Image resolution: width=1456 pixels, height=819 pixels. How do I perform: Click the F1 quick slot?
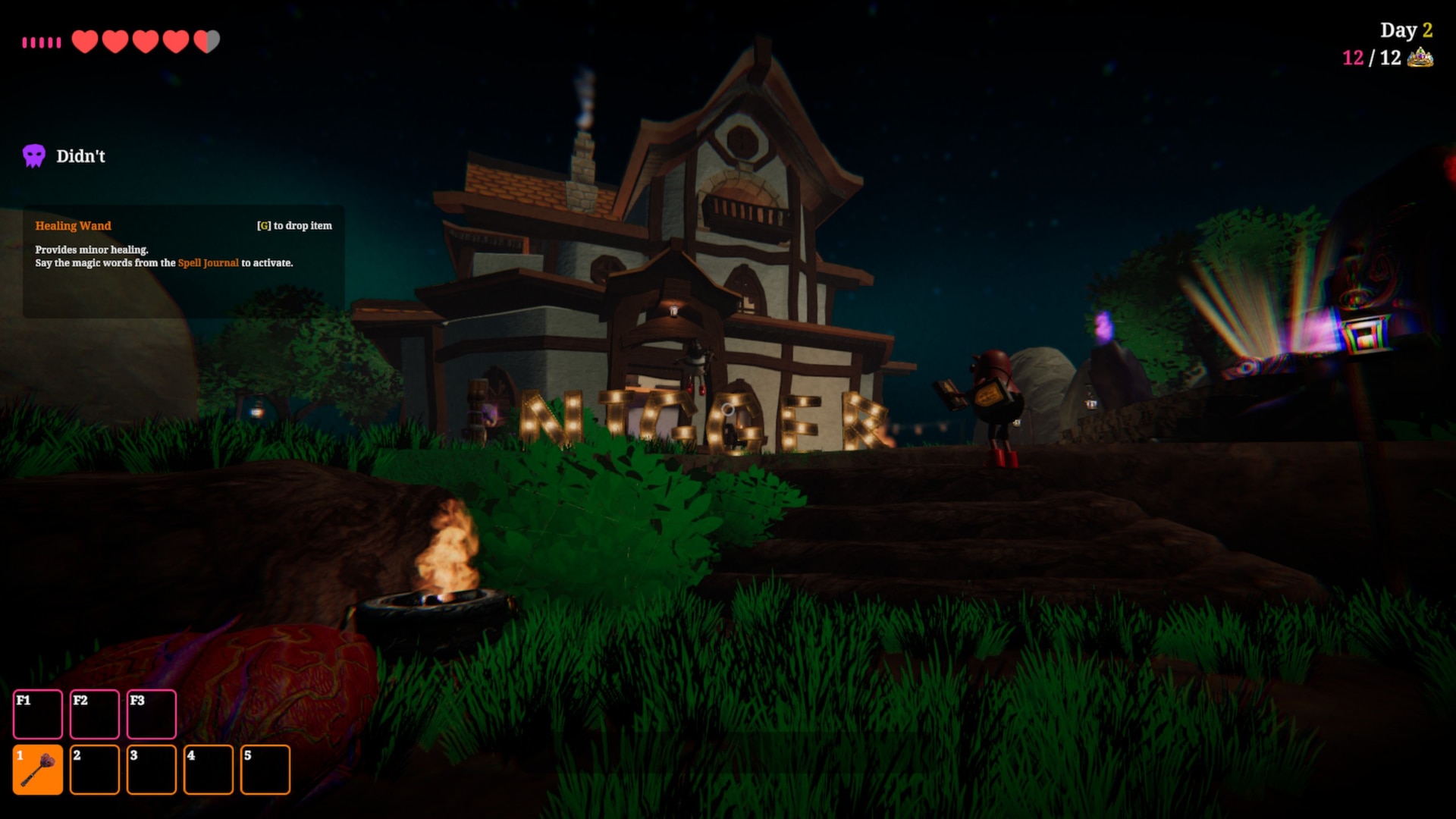pos(38,714)
